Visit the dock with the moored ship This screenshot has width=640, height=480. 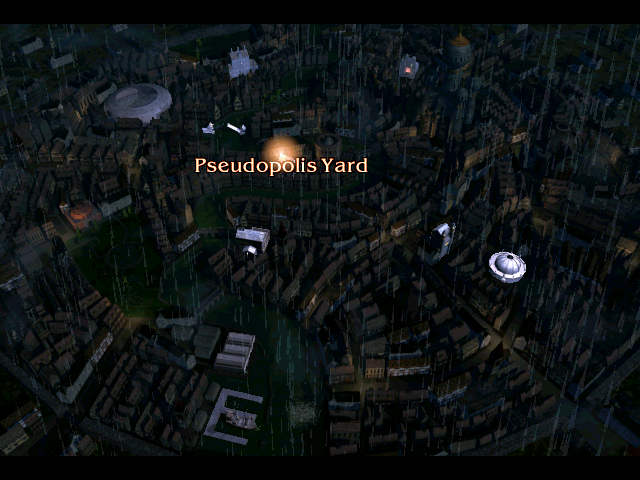234,416
